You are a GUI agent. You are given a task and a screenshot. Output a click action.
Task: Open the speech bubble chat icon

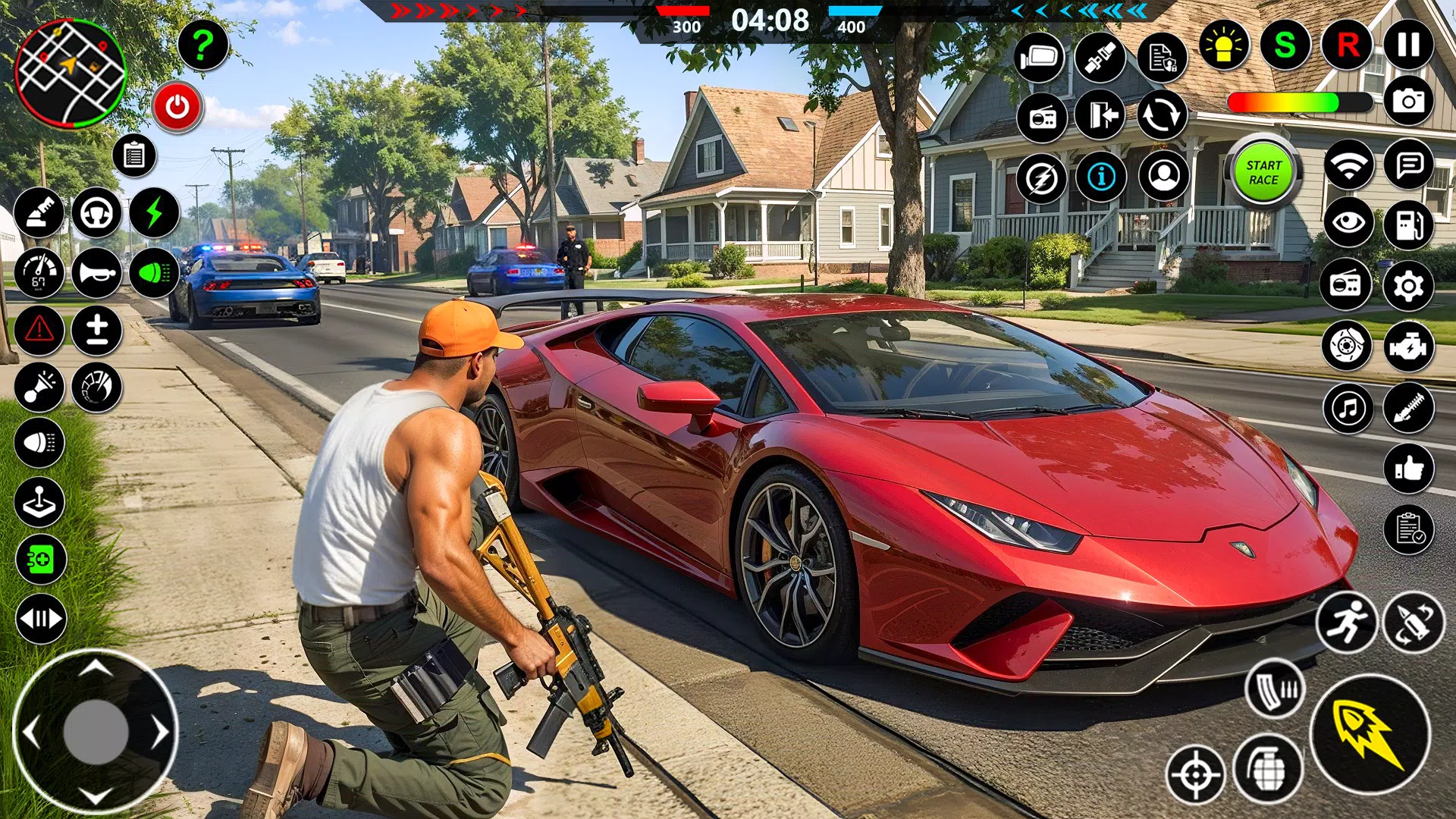pyautogui.click(x=1408, y=164)
